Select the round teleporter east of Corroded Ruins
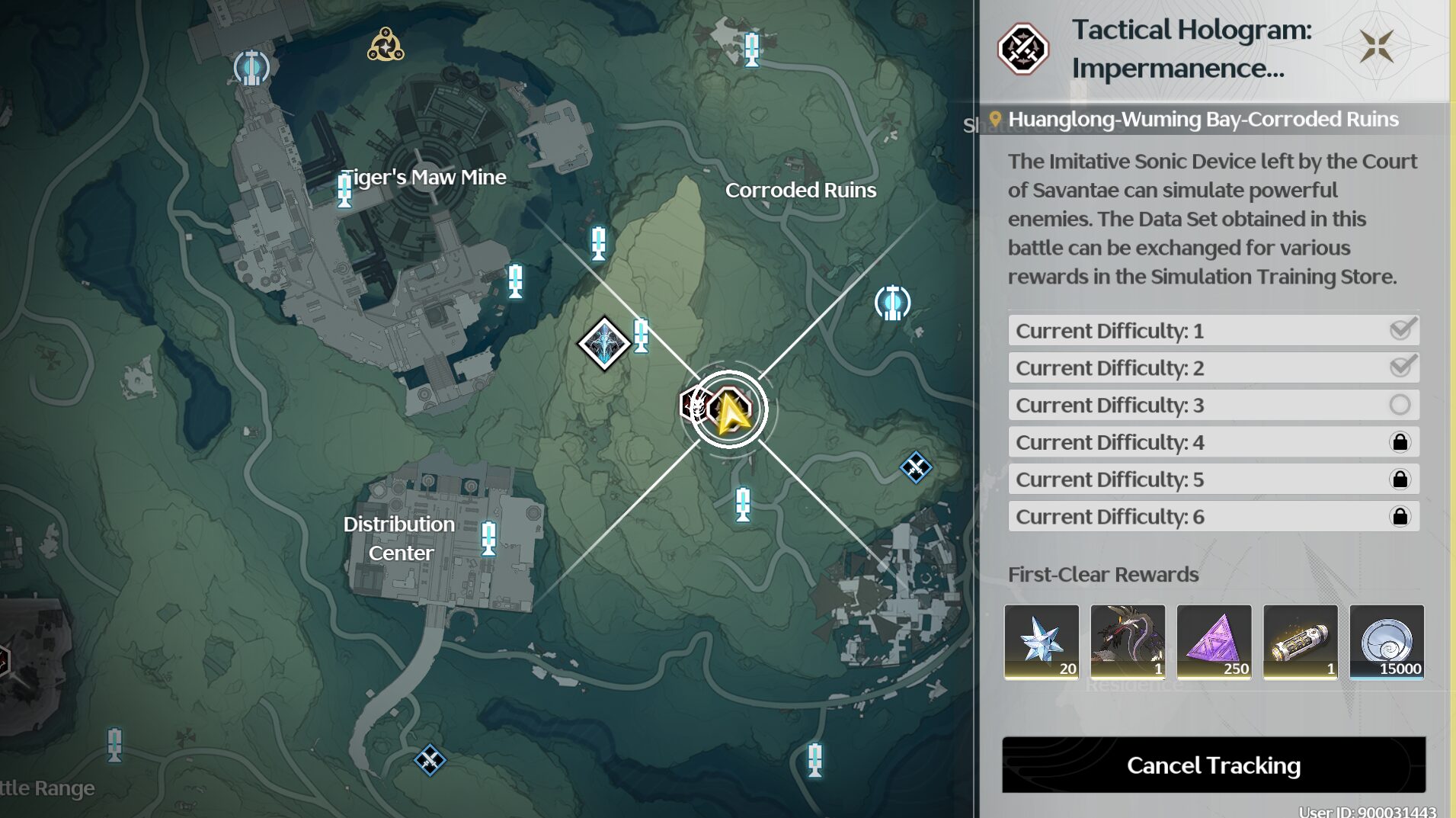The image size is (1456, 818). [892, 303]
